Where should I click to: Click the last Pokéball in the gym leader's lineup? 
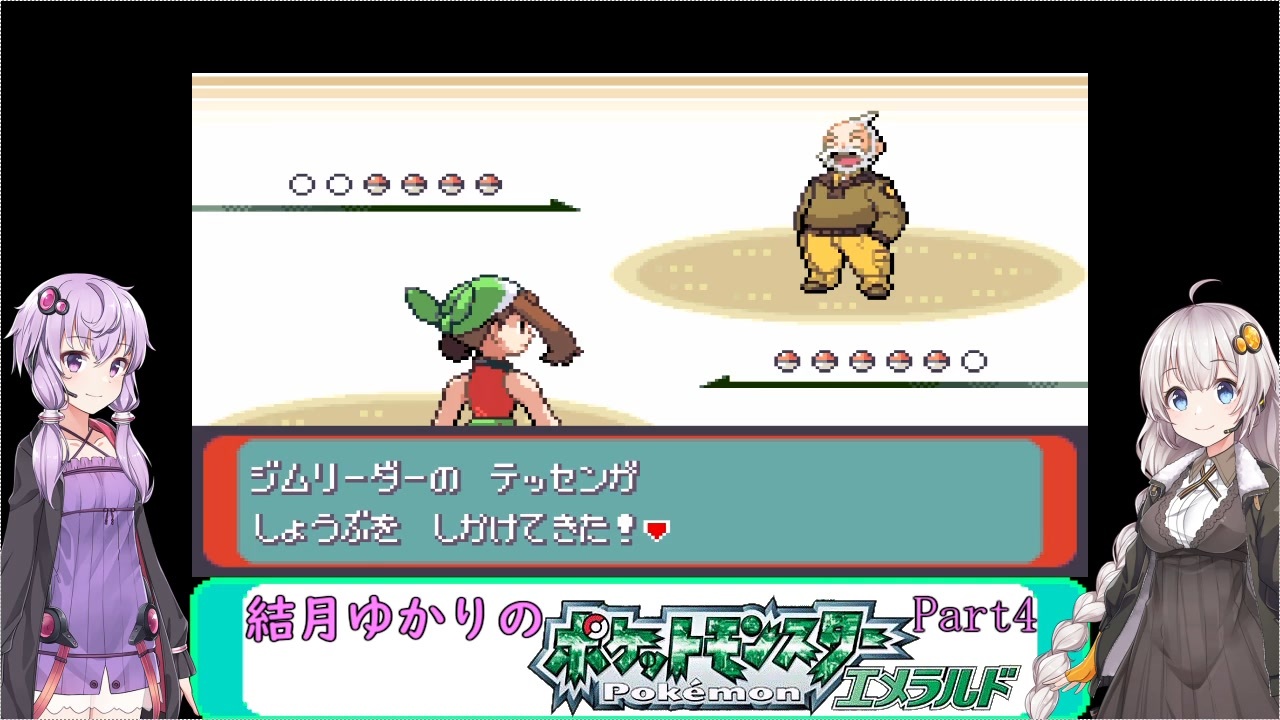[935, 361]
